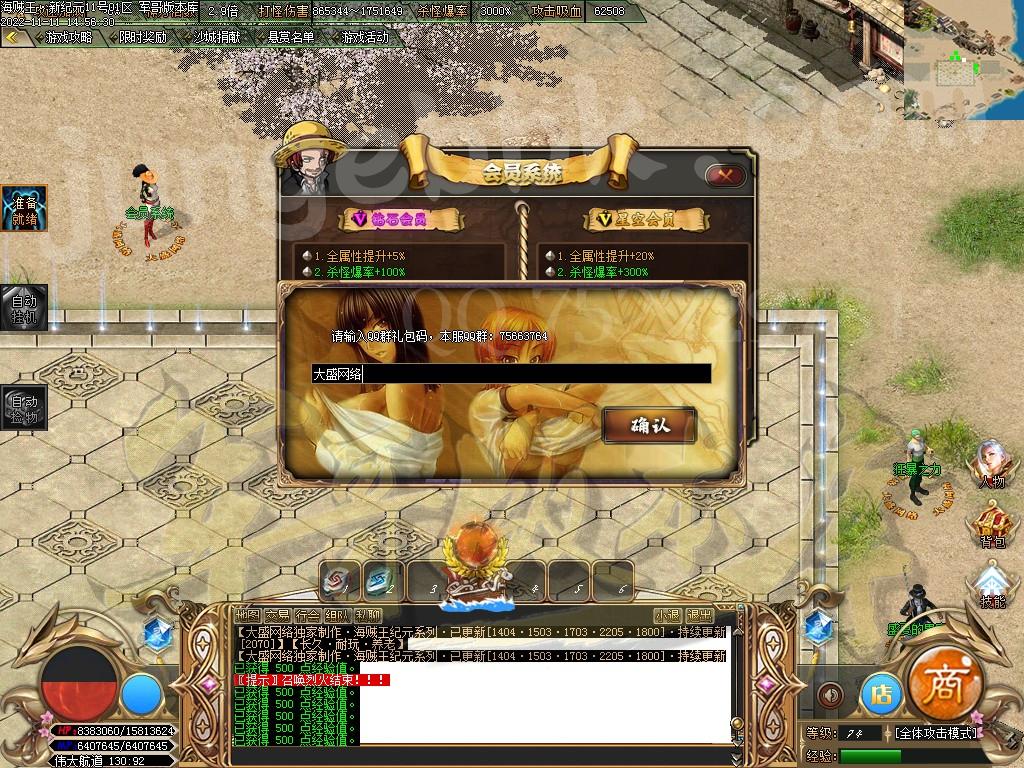Click the blue 店 store button
Screen dimensions: 1024x768
point(881,693)
